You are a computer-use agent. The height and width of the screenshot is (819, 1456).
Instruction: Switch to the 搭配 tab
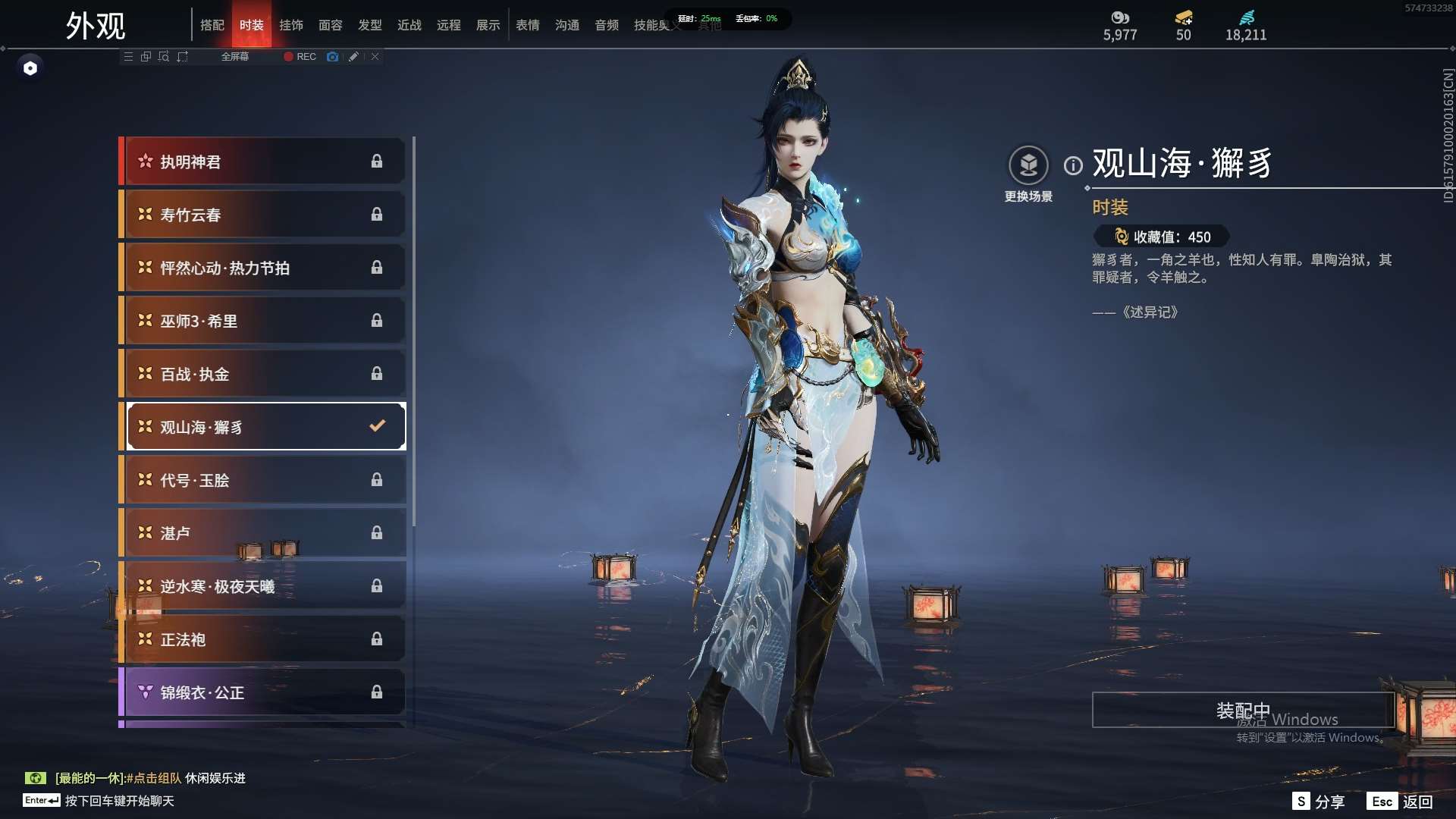(x=212, y=25)
